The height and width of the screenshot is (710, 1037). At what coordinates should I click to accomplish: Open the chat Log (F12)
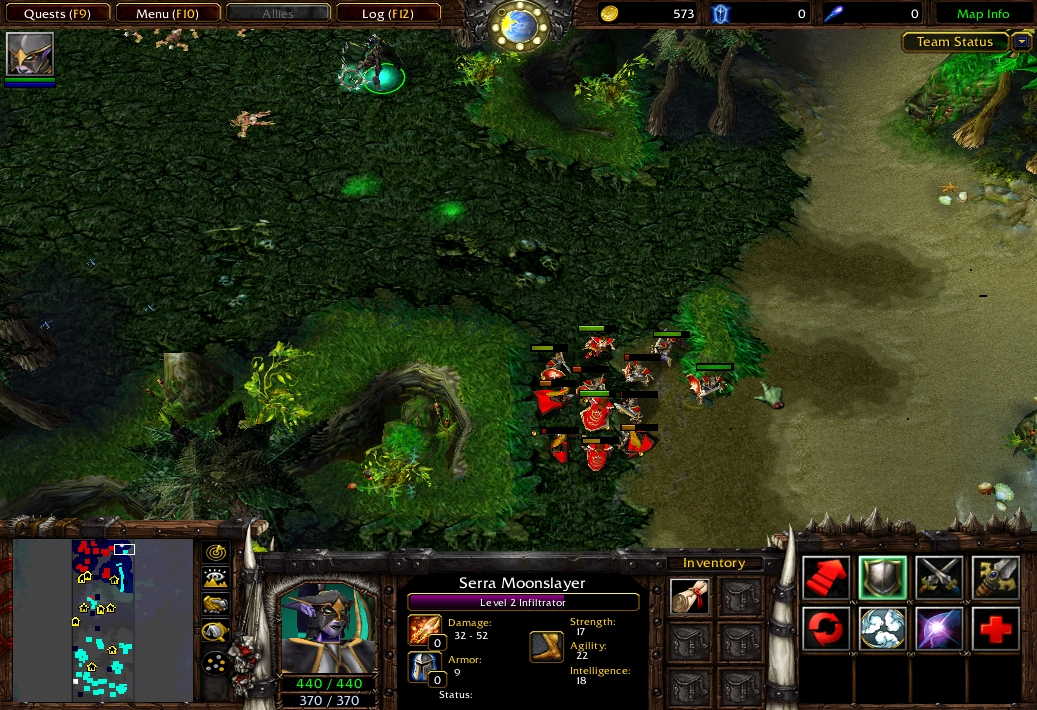point(387,14)
